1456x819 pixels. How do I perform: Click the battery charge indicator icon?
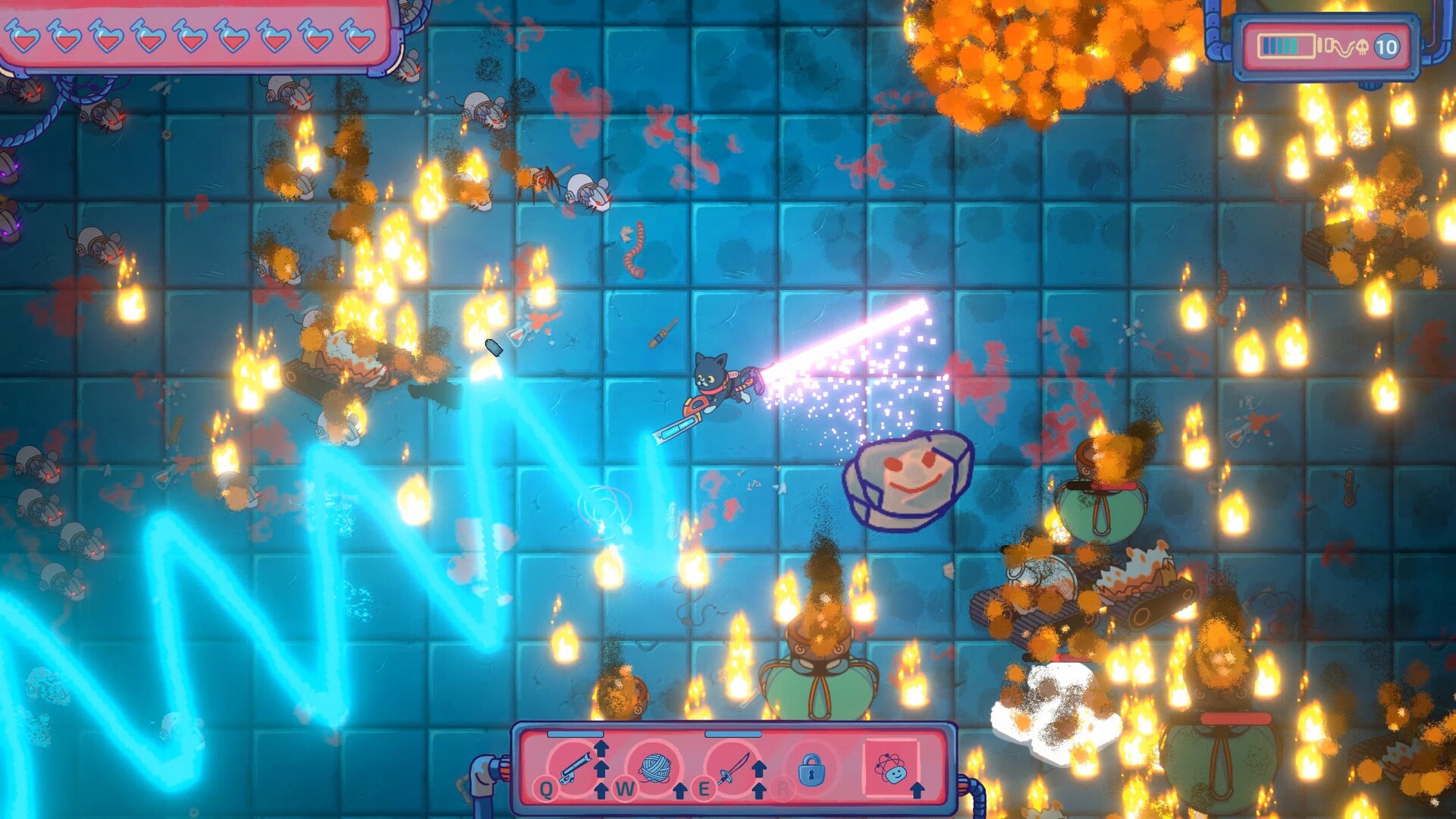(1286, 45)
